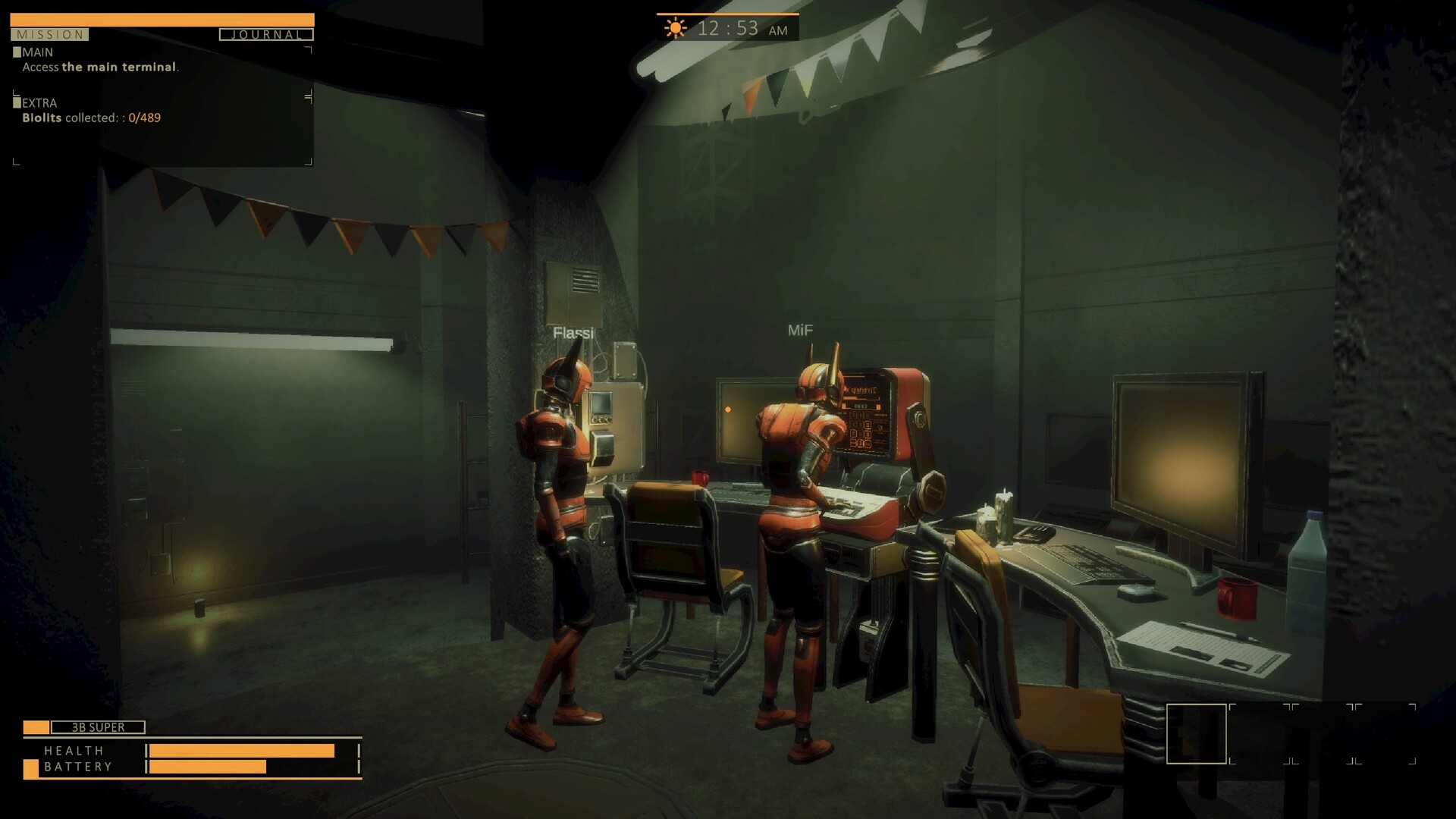The image size is (1456, 819).
Task: Select the Access the main terminal objective
Action: point(101,67)
